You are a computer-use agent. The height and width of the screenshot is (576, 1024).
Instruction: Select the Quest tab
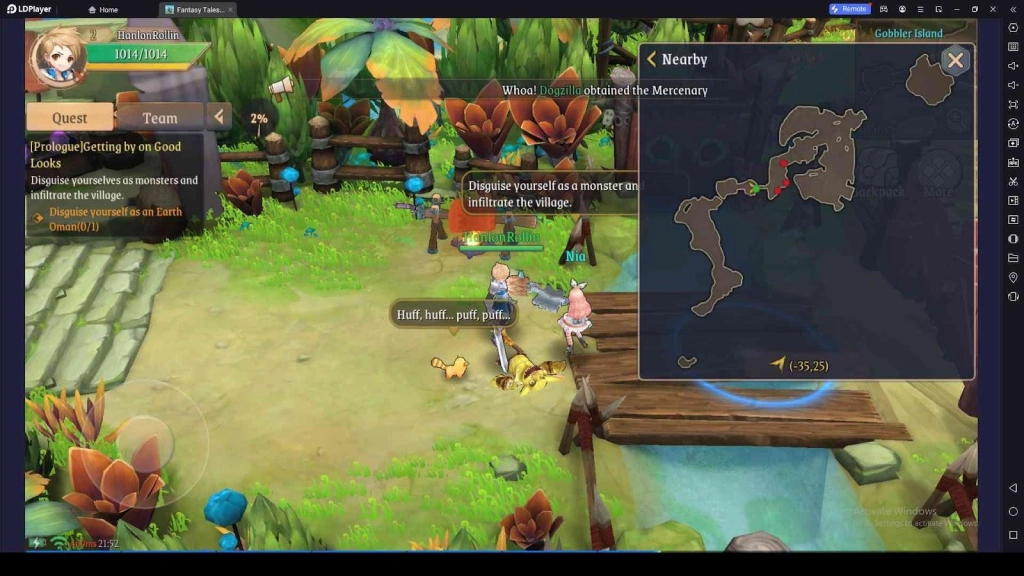69,117
